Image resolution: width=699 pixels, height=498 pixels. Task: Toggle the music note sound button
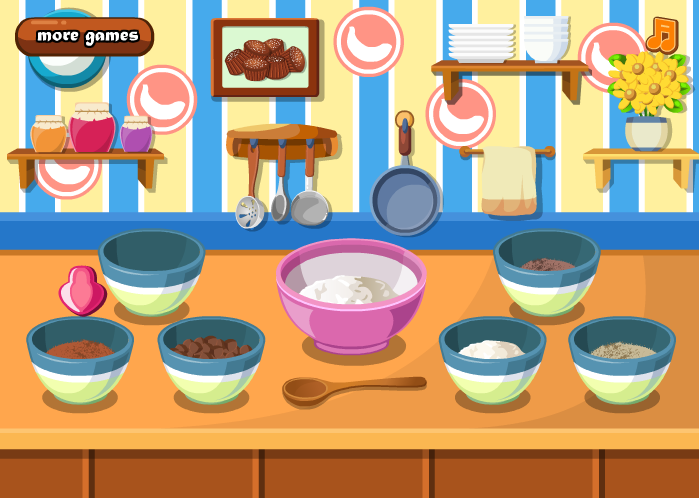(661, 35)
